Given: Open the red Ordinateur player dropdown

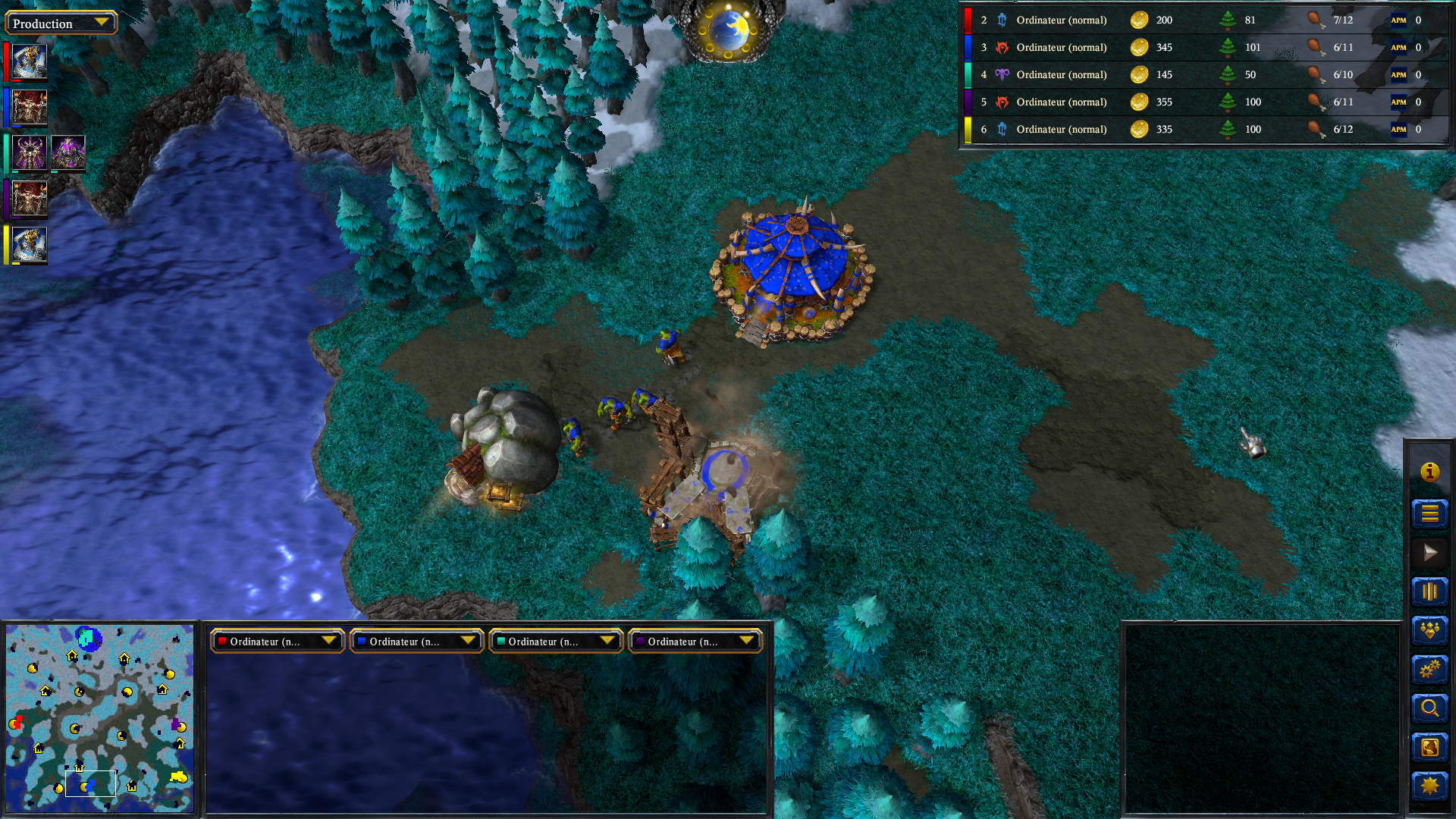Looking at the screenshot, I should [277, 642].
